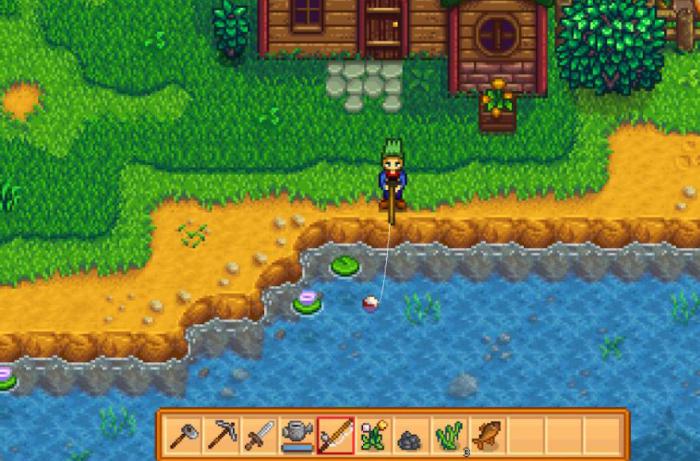This screenshot has width=700, height=461.
Task: Choose the sword slot
Action: [259, 435]
